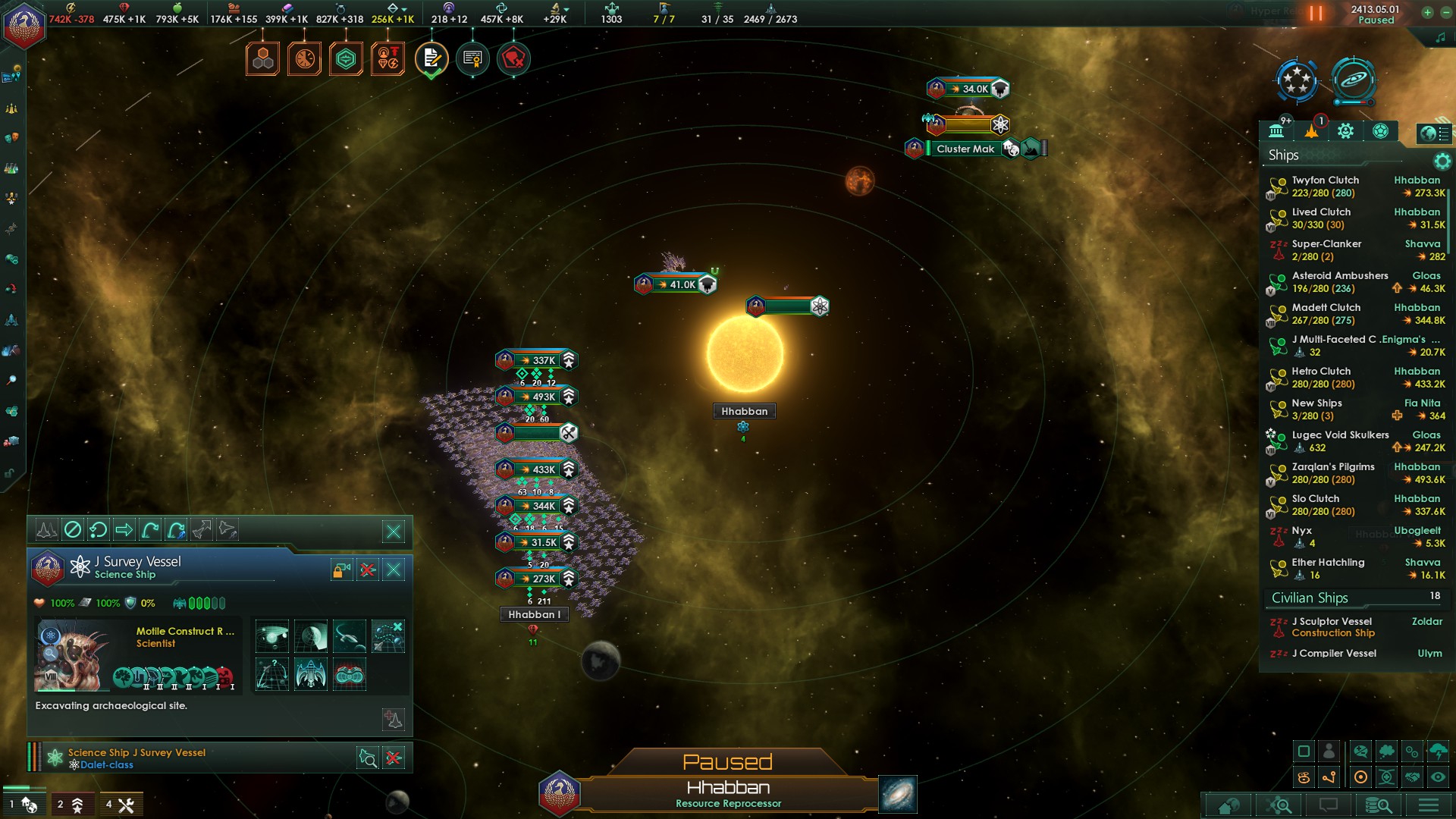Activate the survey system orbit icon
Viewport: 1456px width, 819px height.
(271, 636)
